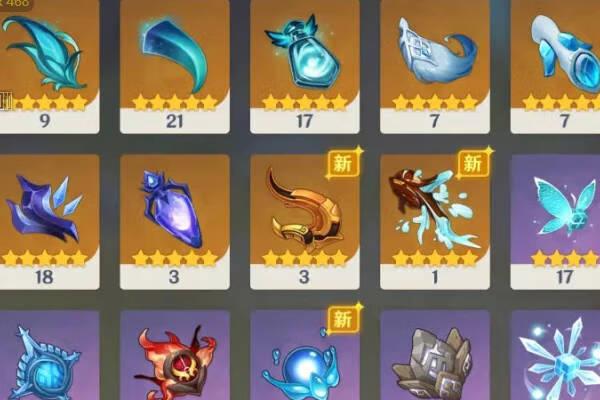This screenshot has width=600, height=400.
Task: Pick the grey stone chunk item
Action: 434,360
